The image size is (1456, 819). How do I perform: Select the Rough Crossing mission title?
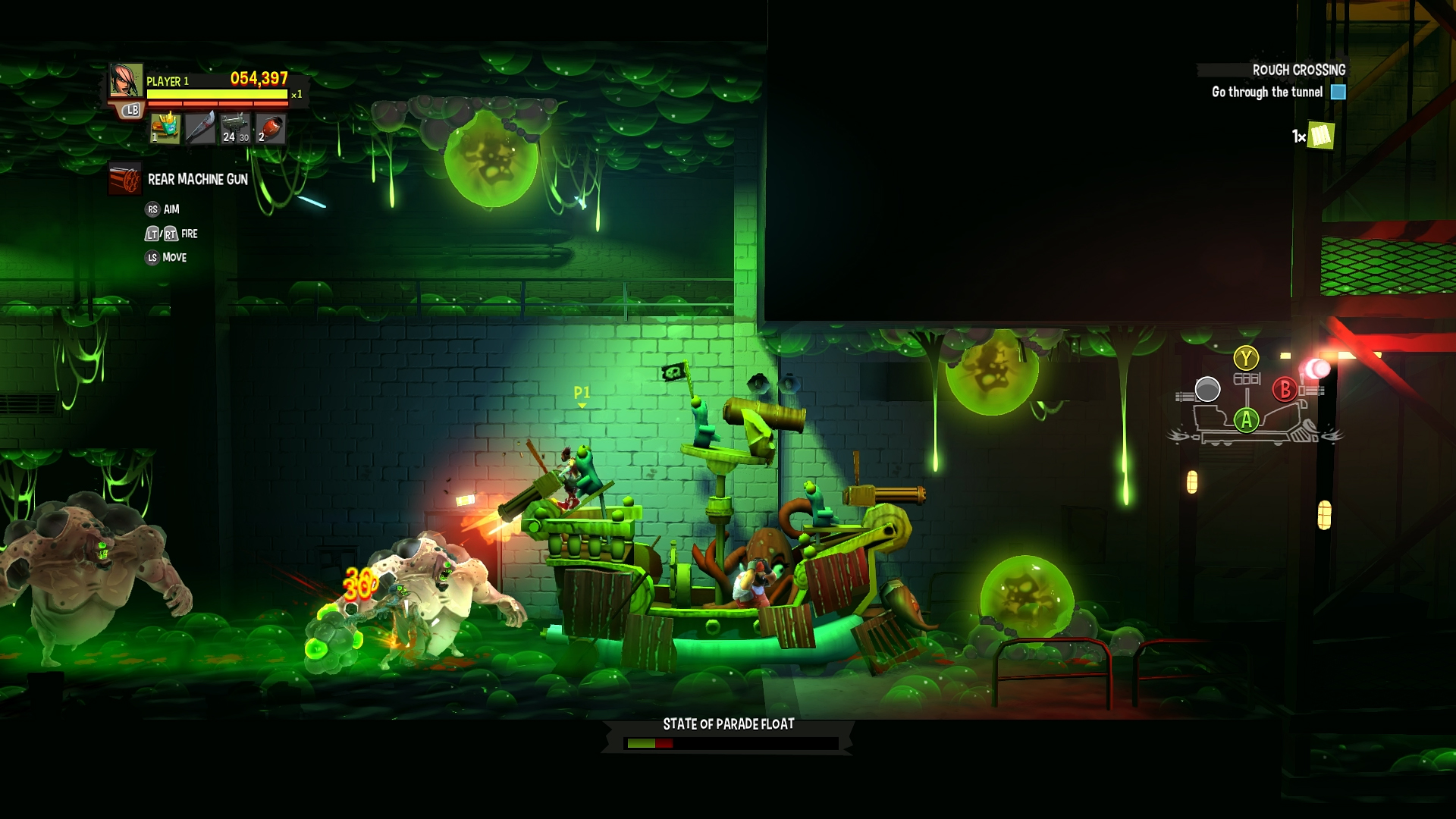pyautogui.click(x=1298, y=70)
